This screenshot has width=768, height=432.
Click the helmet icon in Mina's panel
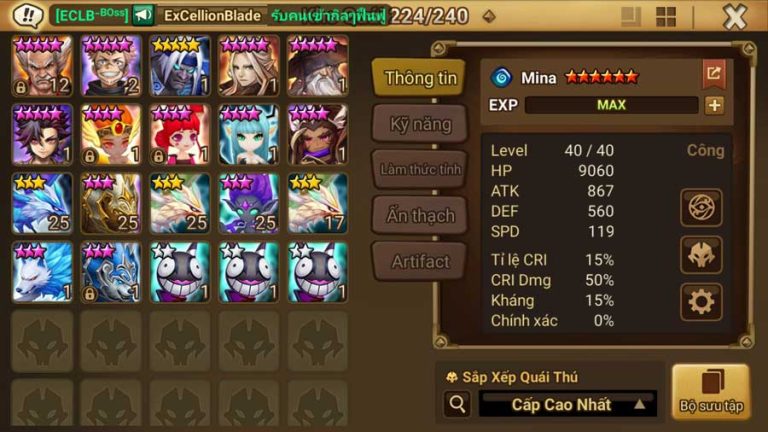[701, 254]
